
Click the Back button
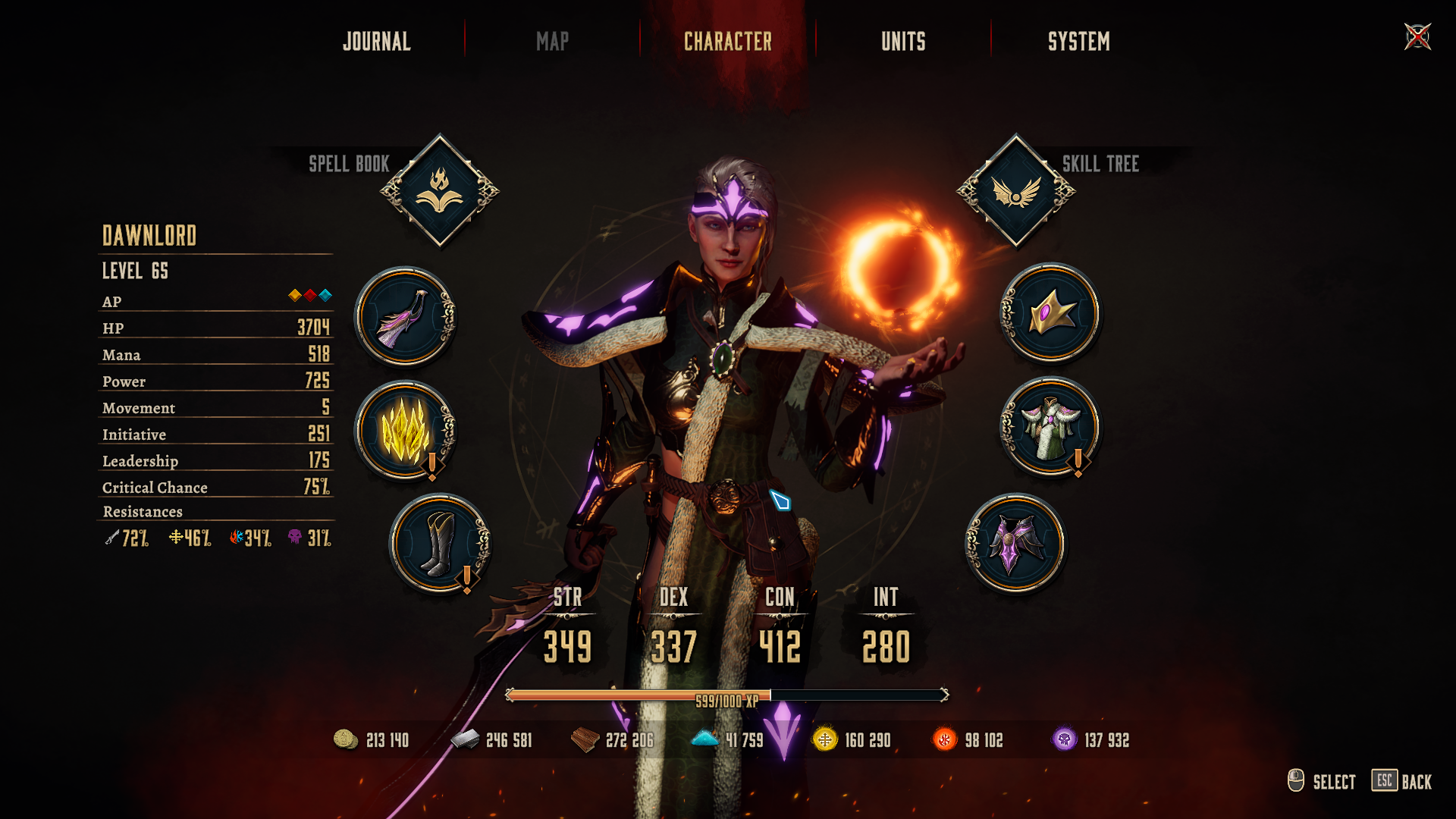coord(1401,781)
